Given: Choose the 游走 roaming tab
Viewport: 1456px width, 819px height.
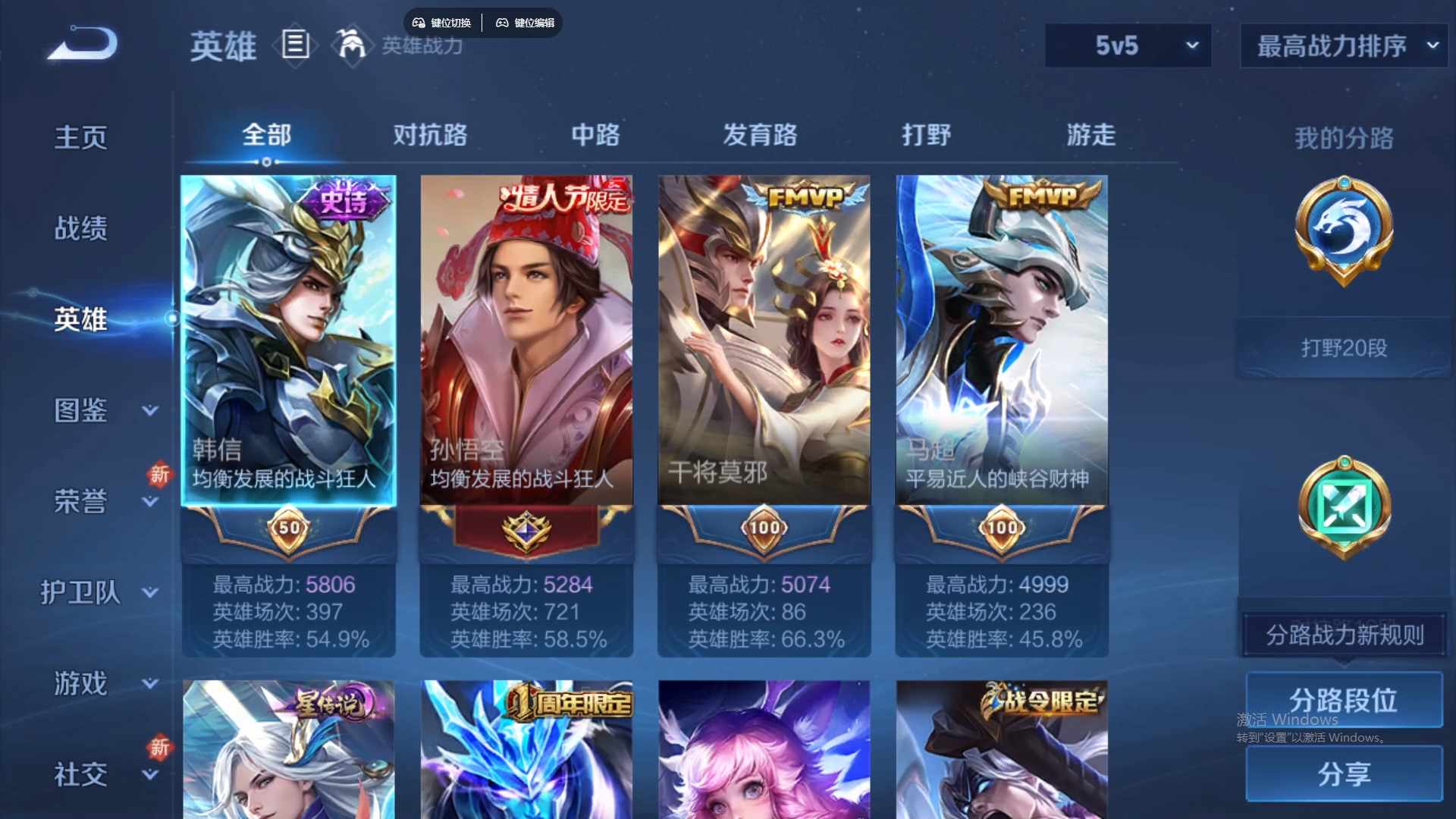Looking at the screenshot, I should (x=1091, y=135).
